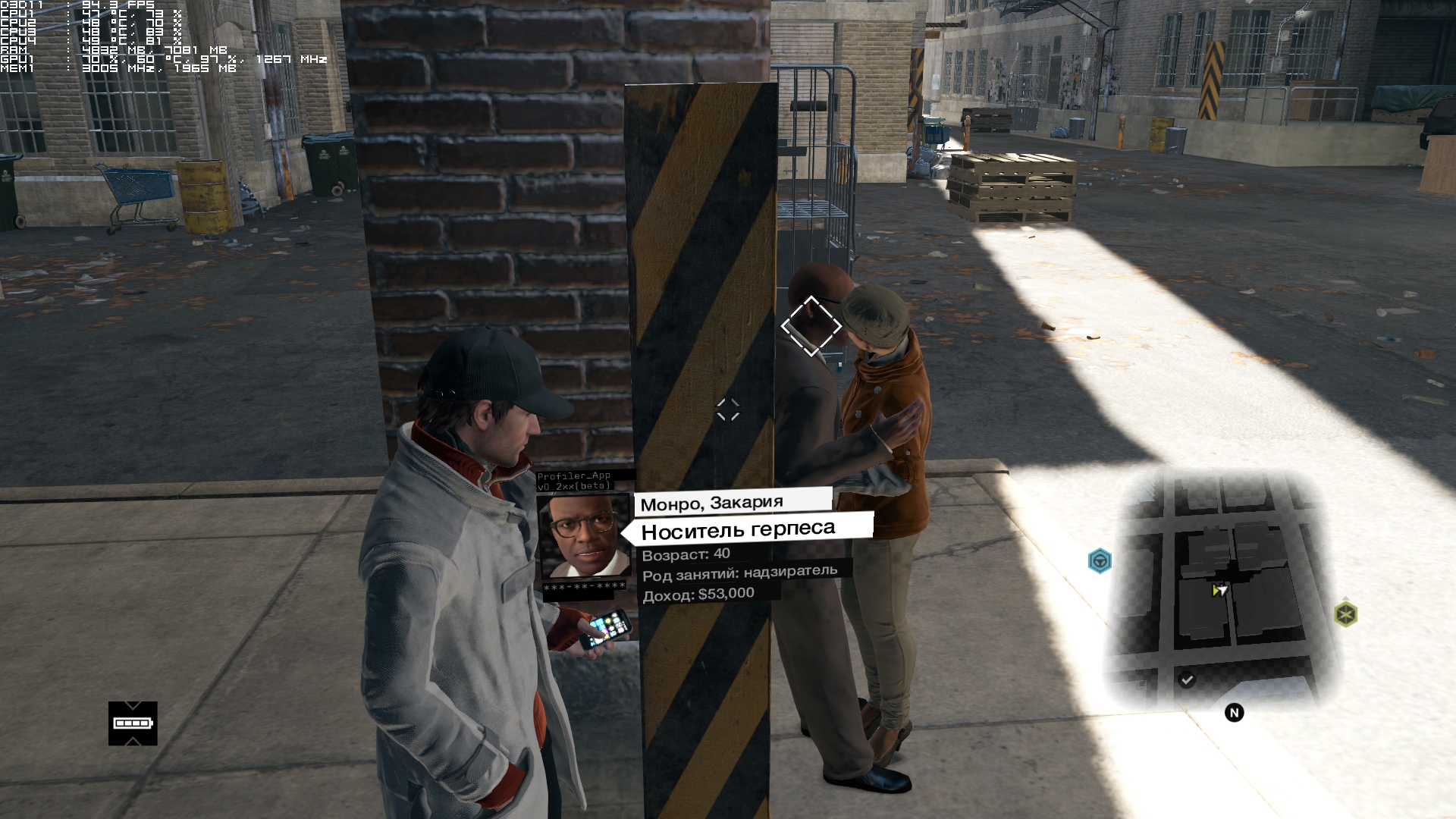Select the blue steering wheel minimap marker
This screenshot has width=1456, height=819.
pyautogui.click(x=1100, y=561)
